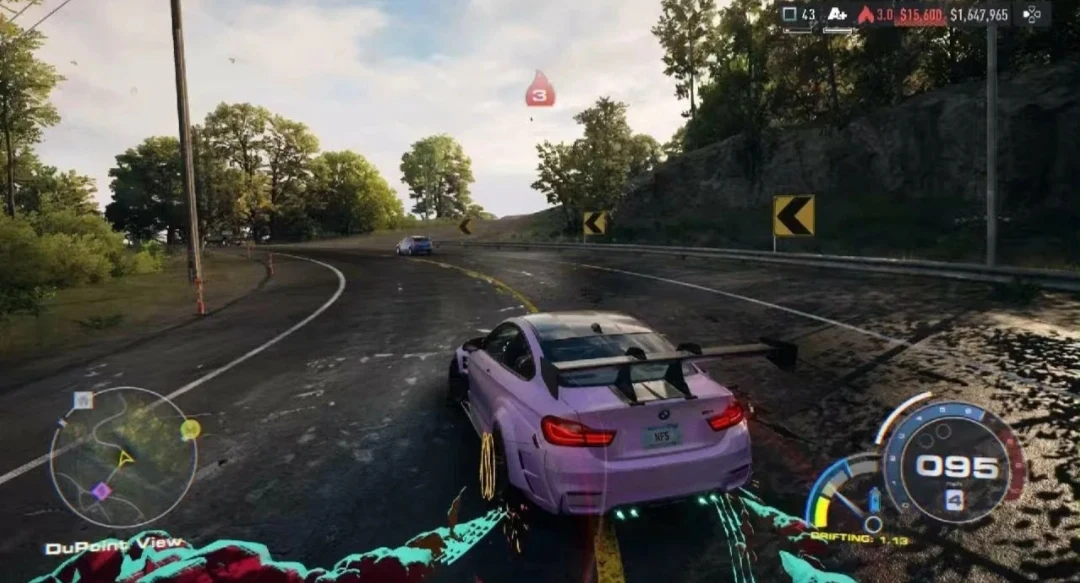Click the red heat flame icon
The image size is (1080, 583).
(865, 14)
